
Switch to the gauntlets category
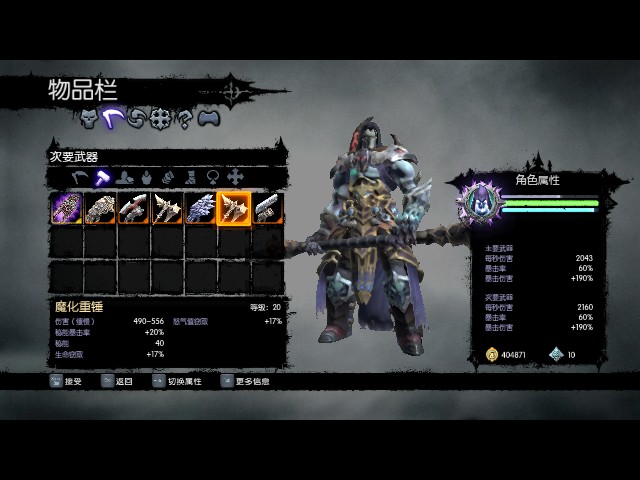[168, 178]
